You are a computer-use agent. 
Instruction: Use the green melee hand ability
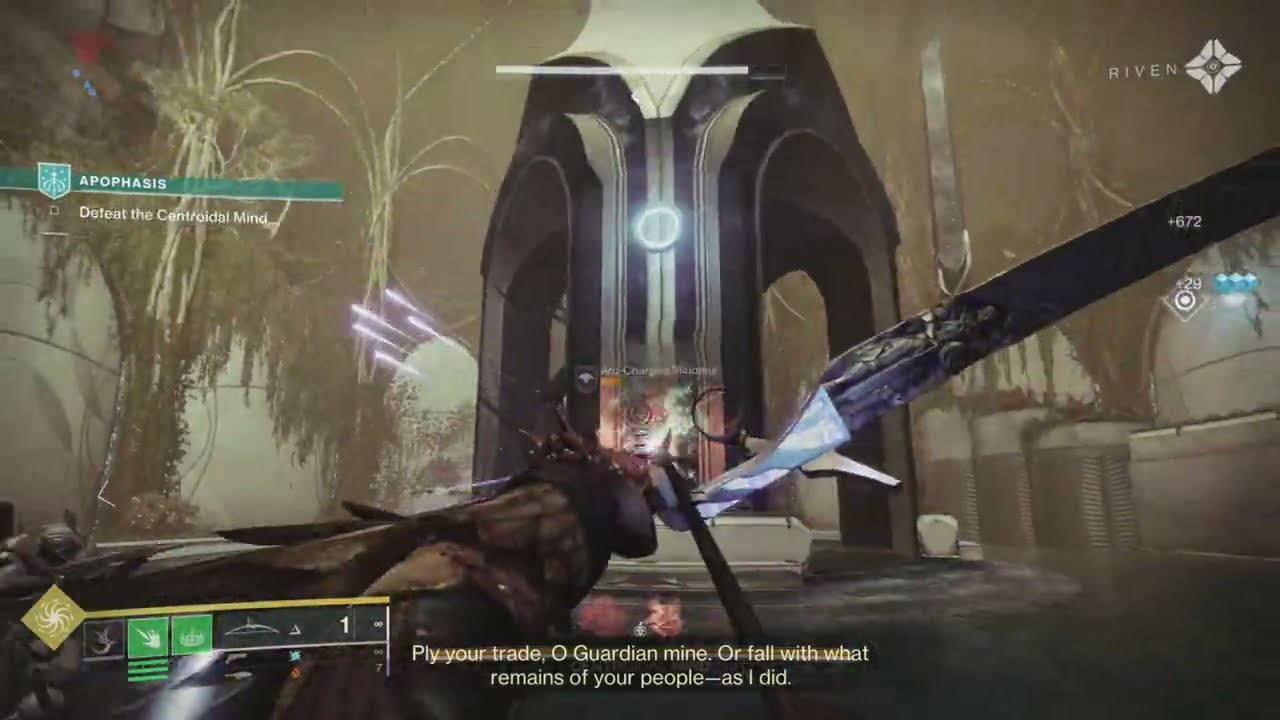coord(148,636)
